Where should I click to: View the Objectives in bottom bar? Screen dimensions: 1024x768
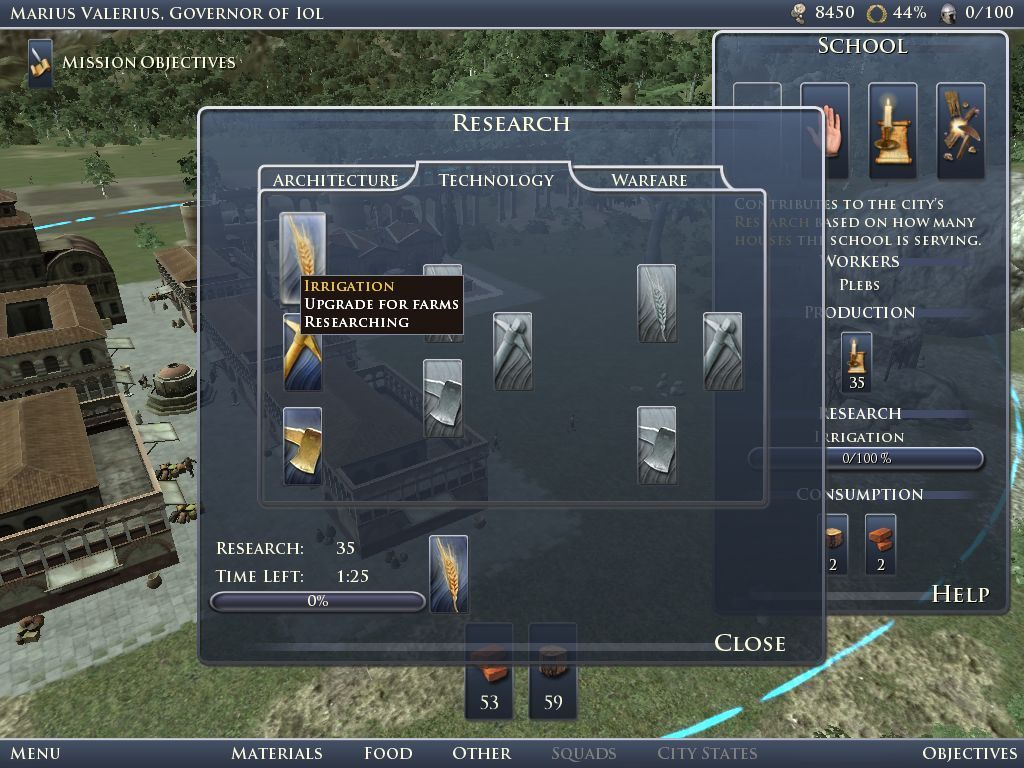[969, 753]
